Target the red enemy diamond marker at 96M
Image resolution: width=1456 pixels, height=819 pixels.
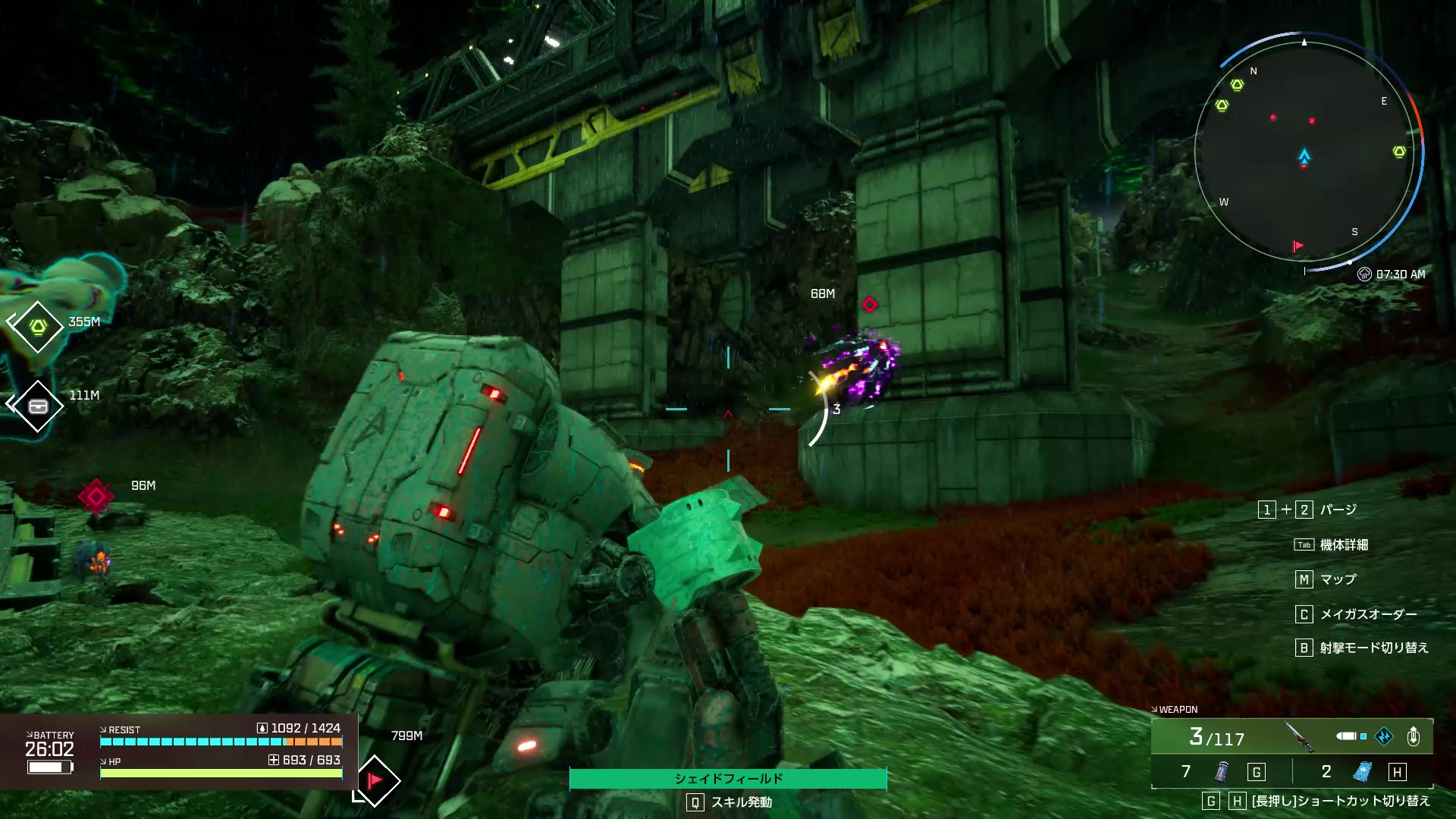pos(96,497)
